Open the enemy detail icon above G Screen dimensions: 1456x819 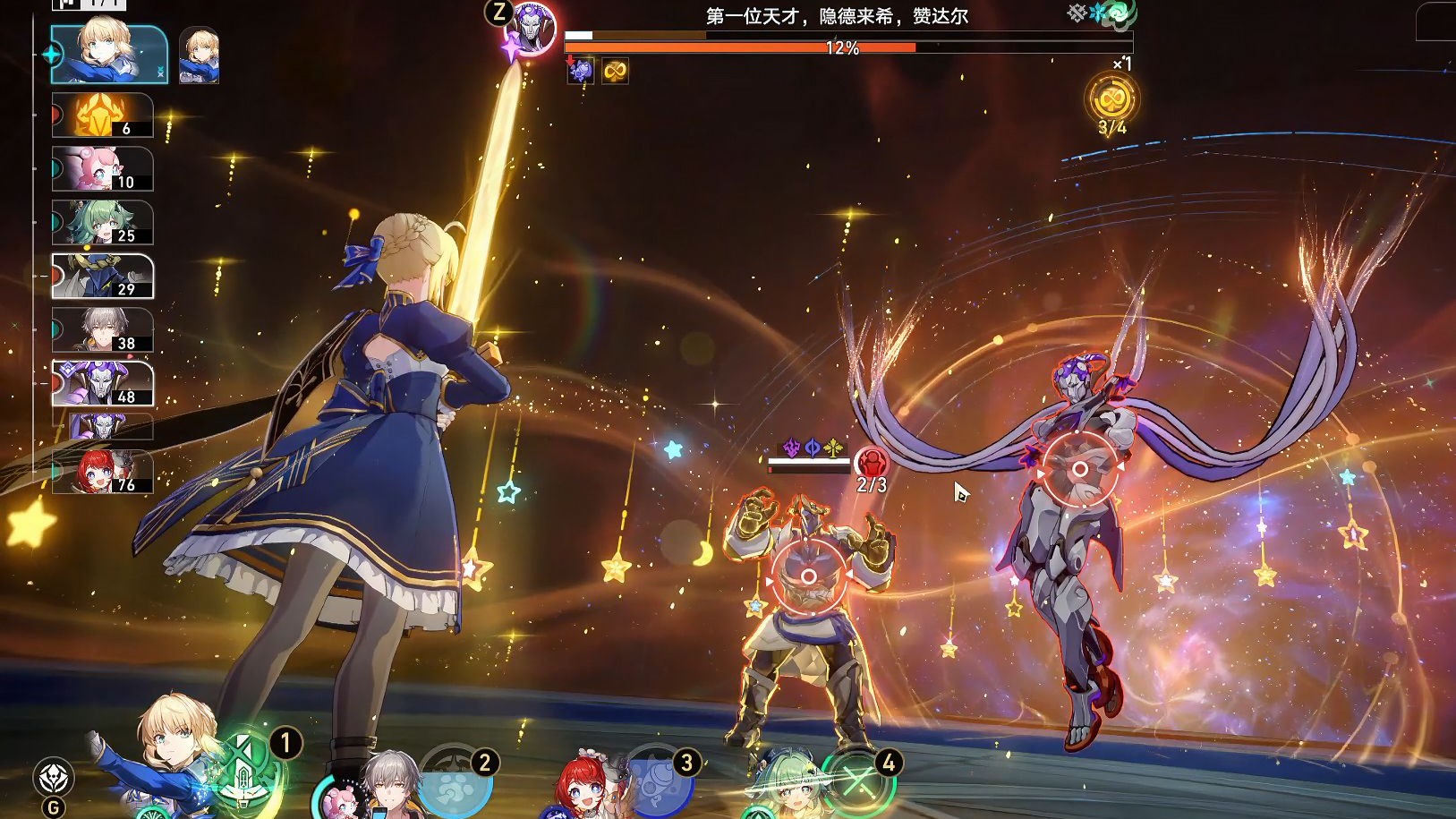pyautogui.click(x=53, y=777)
